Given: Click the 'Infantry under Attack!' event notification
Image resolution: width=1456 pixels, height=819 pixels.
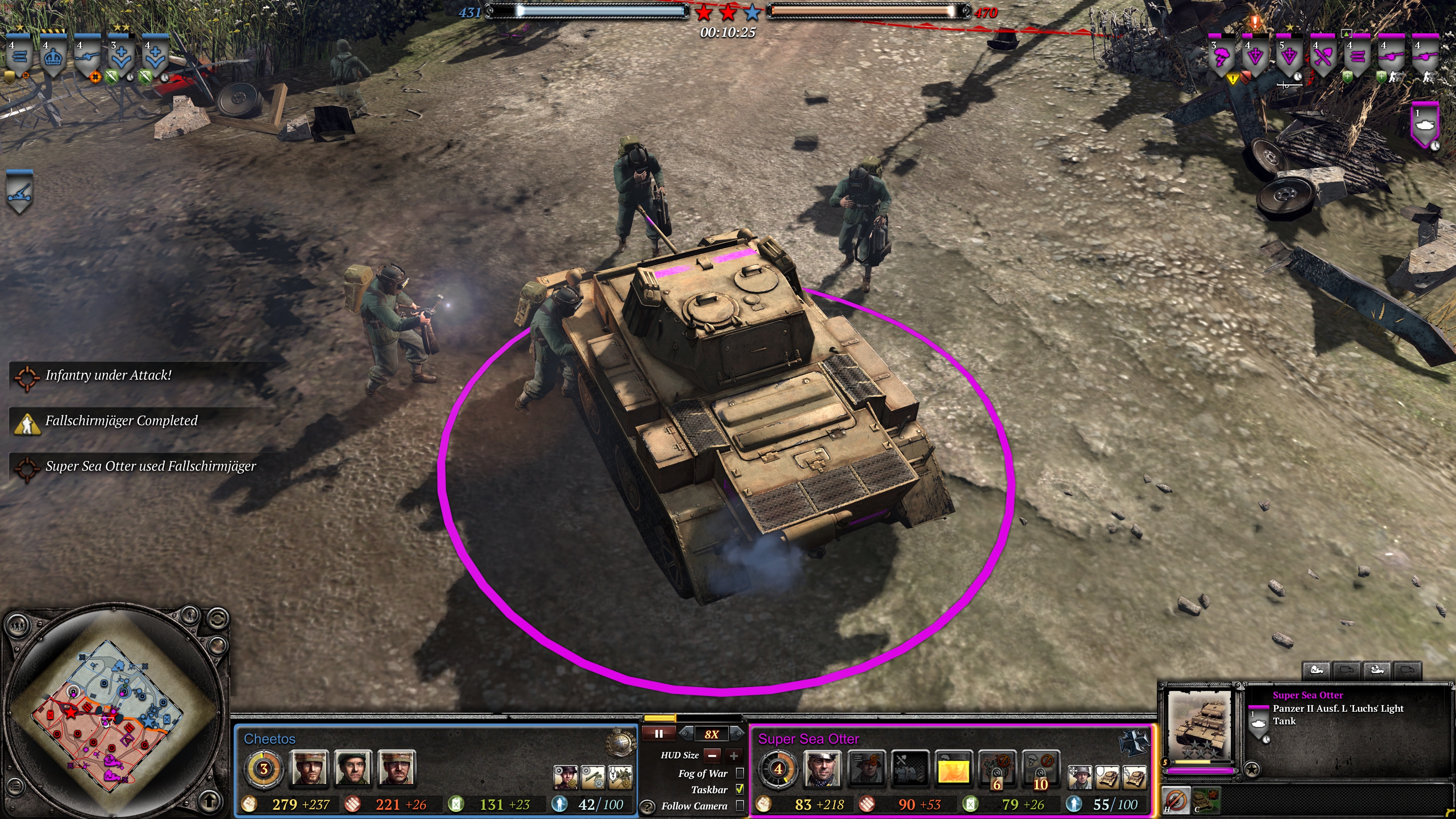Looking at the screenshot, I should 107,375.
